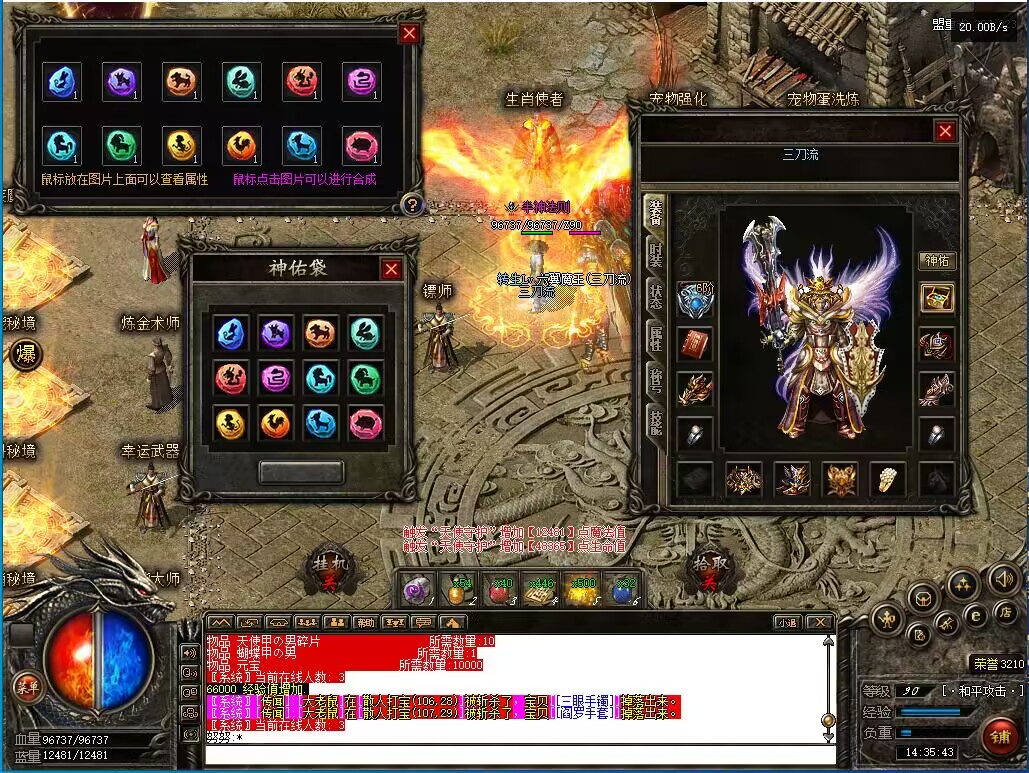Close the chat box with its X
1029x773 pixels.
click(818, 623)
